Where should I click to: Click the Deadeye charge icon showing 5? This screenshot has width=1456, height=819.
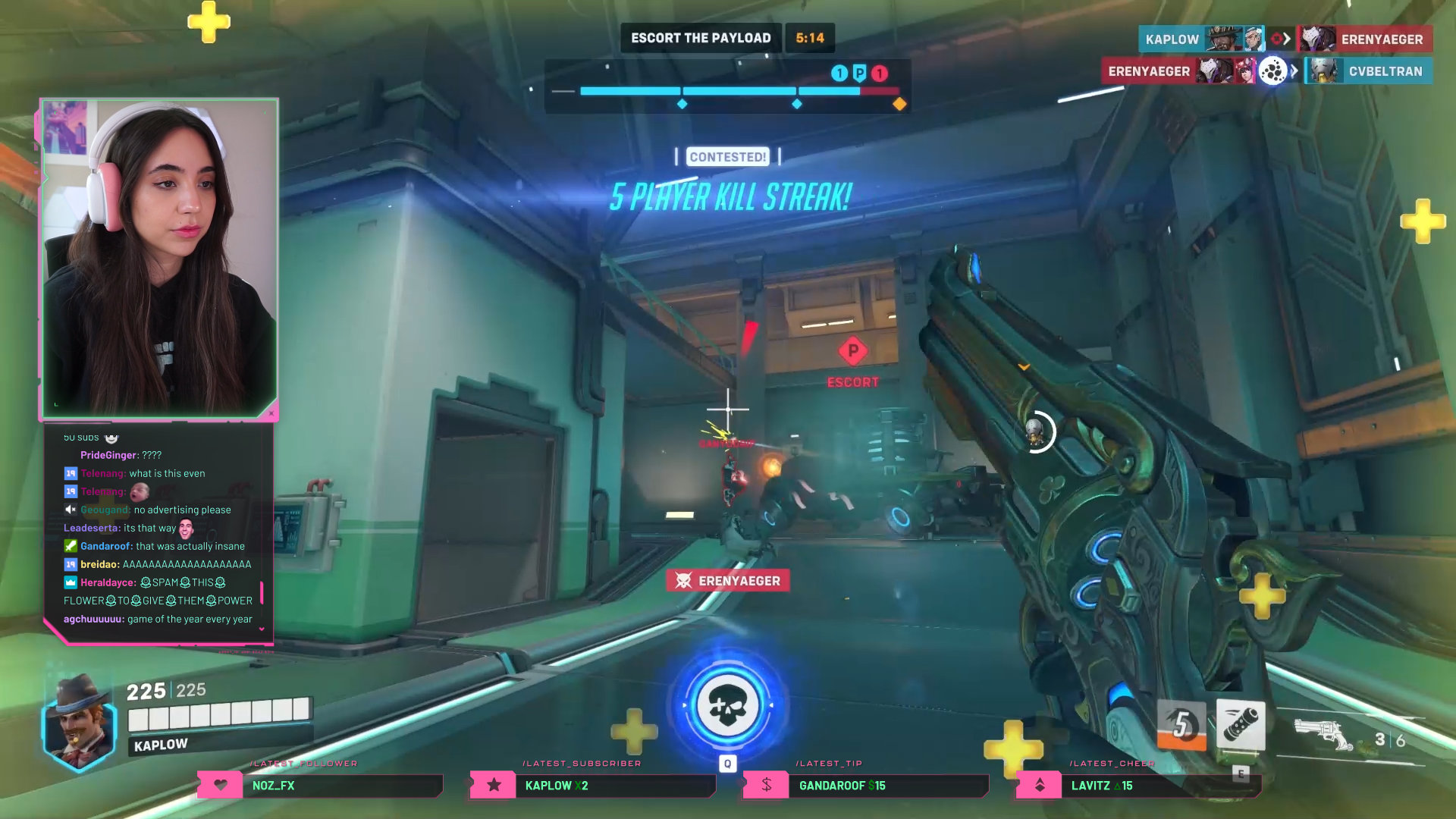click(1182, 726)
